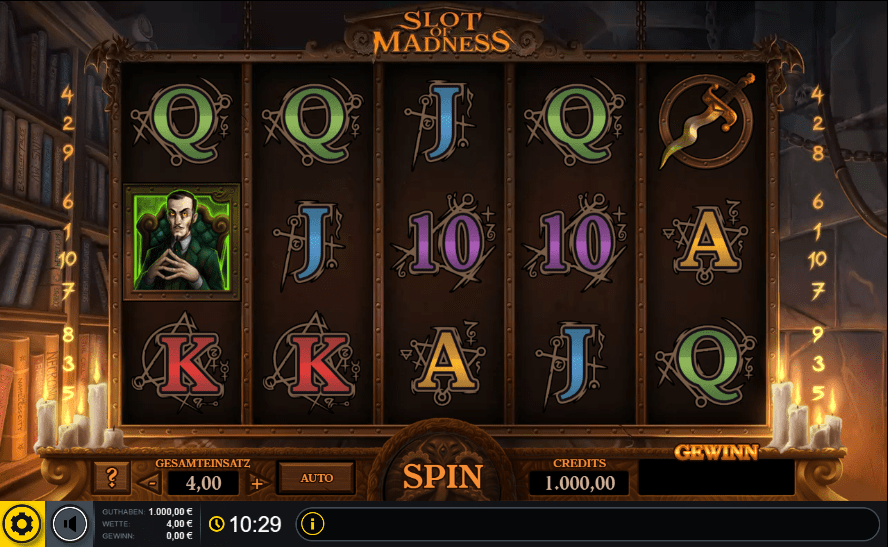Toggle sound with the speaker icon
This screenshot has height=547, width=888.
pos(70,524)
